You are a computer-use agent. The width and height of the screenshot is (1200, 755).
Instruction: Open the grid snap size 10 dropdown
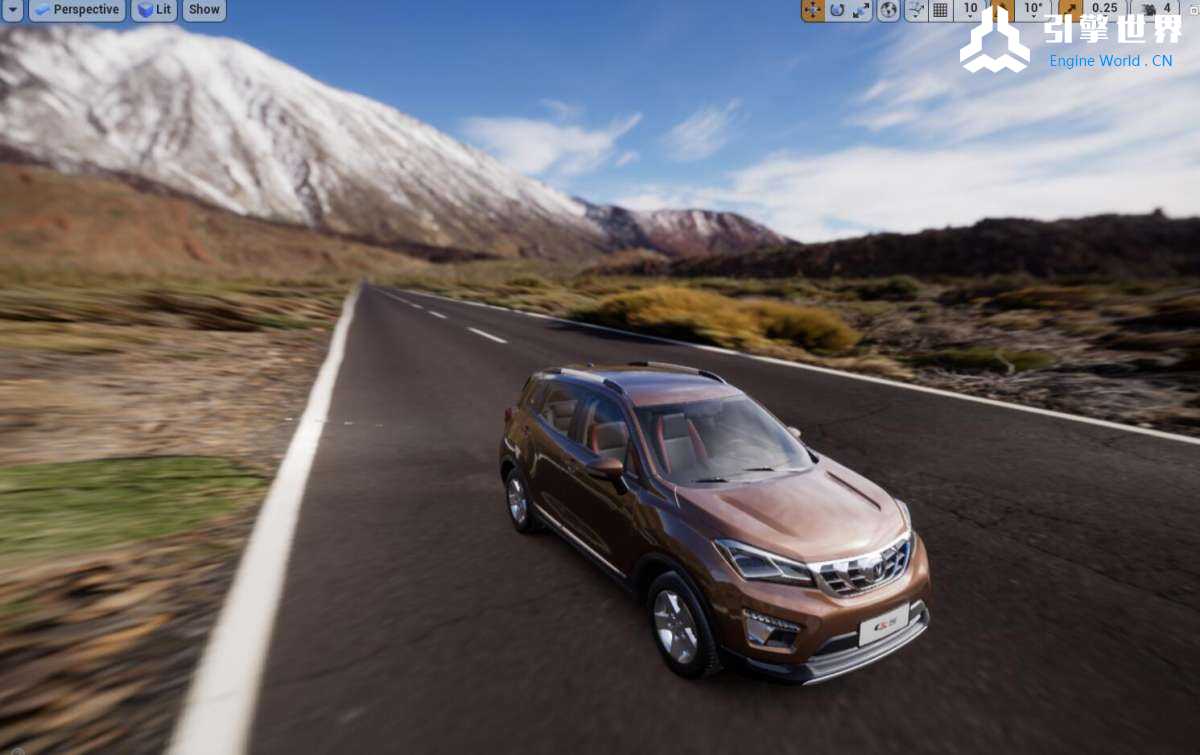pyautogui.click(x=970, y=10)
